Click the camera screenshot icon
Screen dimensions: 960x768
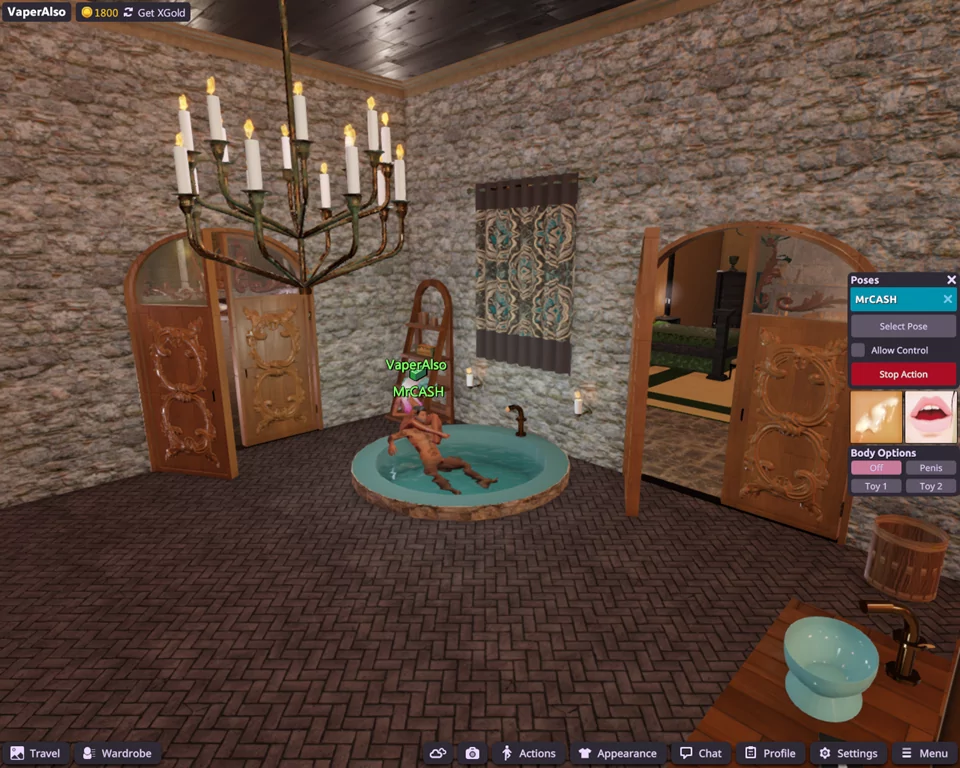472,753
